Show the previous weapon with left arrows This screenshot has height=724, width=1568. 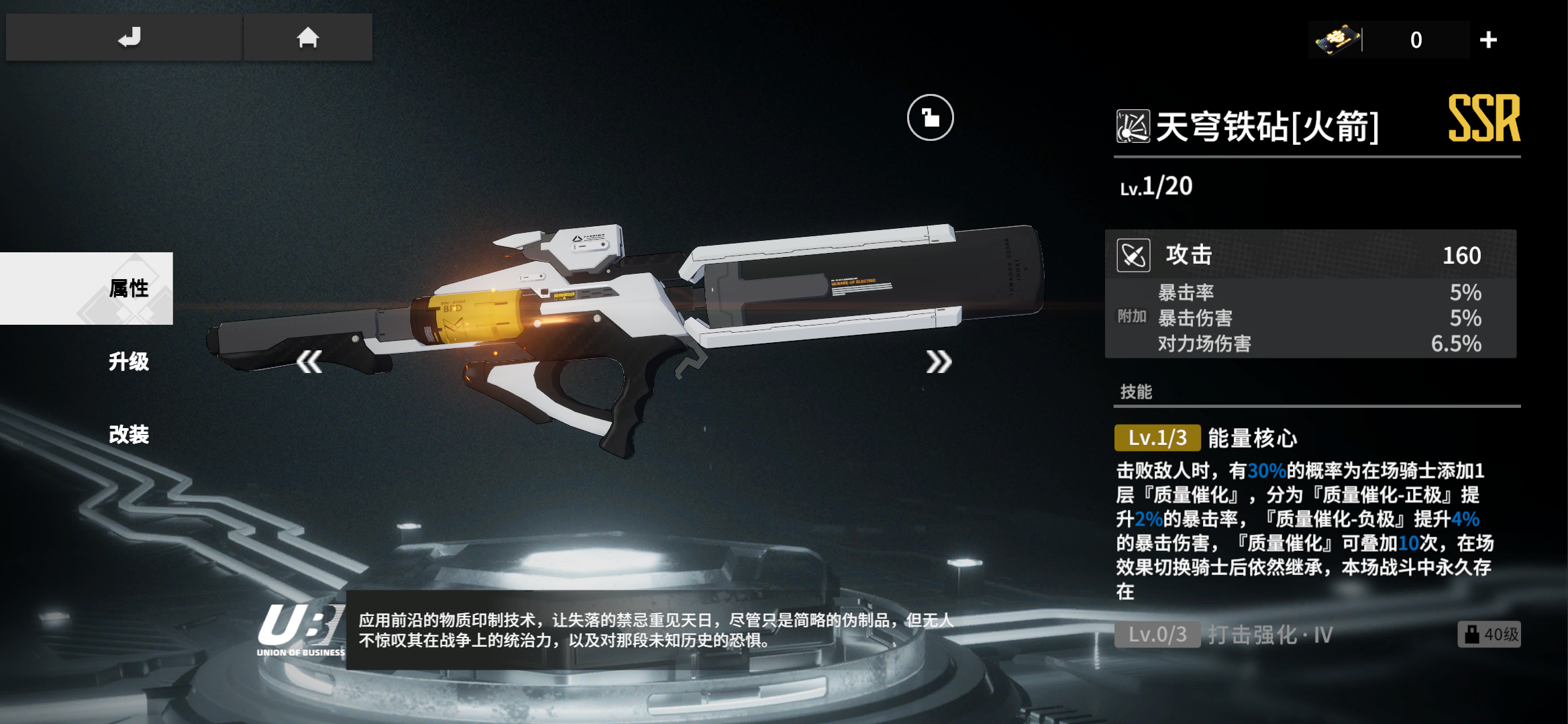coord(310,362)
